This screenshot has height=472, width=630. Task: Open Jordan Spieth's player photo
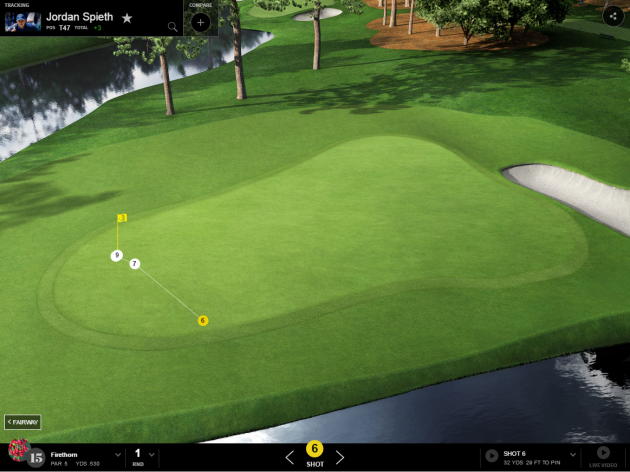coord(22,21)
